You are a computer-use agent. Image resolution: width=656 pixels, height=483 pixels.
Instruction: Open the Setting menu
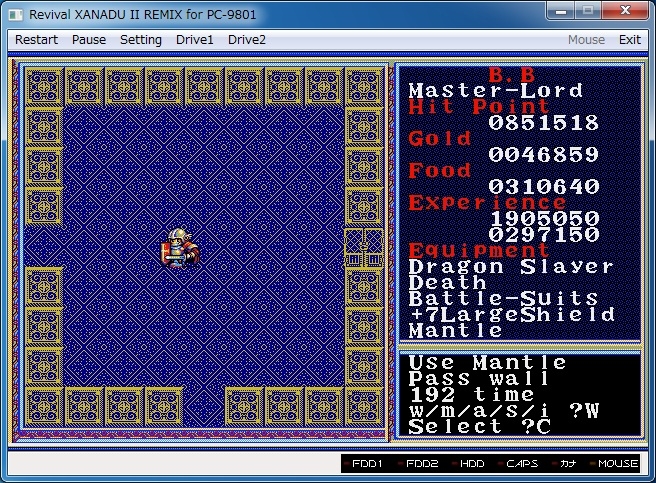pyautogui.click(x=141, y=40)
